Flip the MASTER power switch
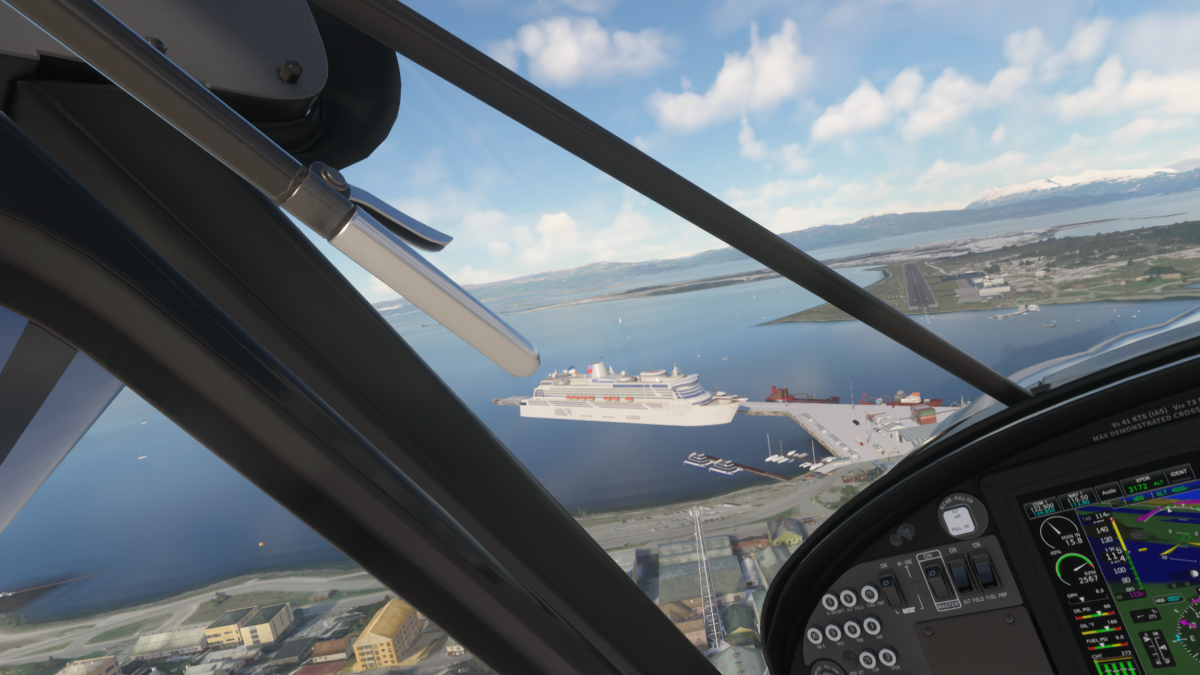This screenshot has height=675, width=1200. (937, 580)
